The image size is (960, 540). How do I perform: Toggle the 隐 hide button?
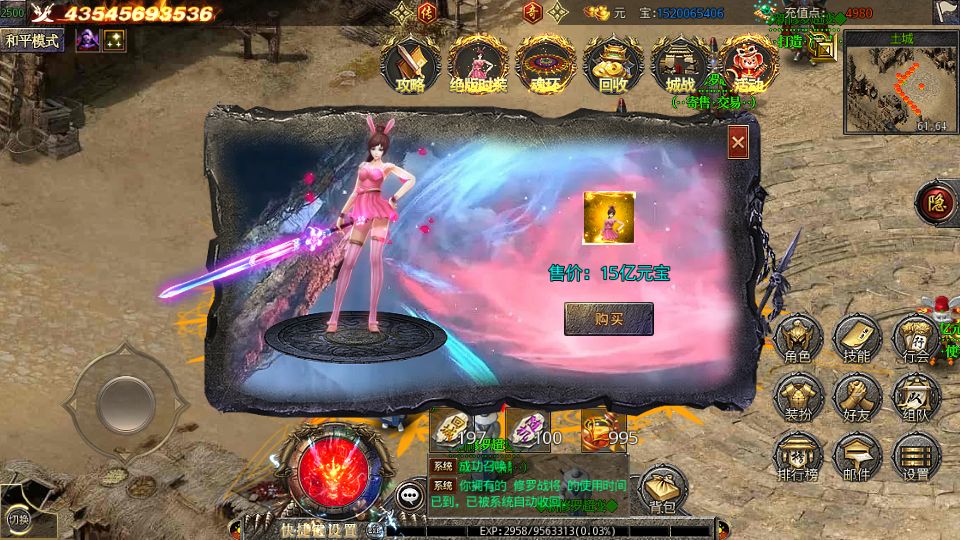coord(937,201)
